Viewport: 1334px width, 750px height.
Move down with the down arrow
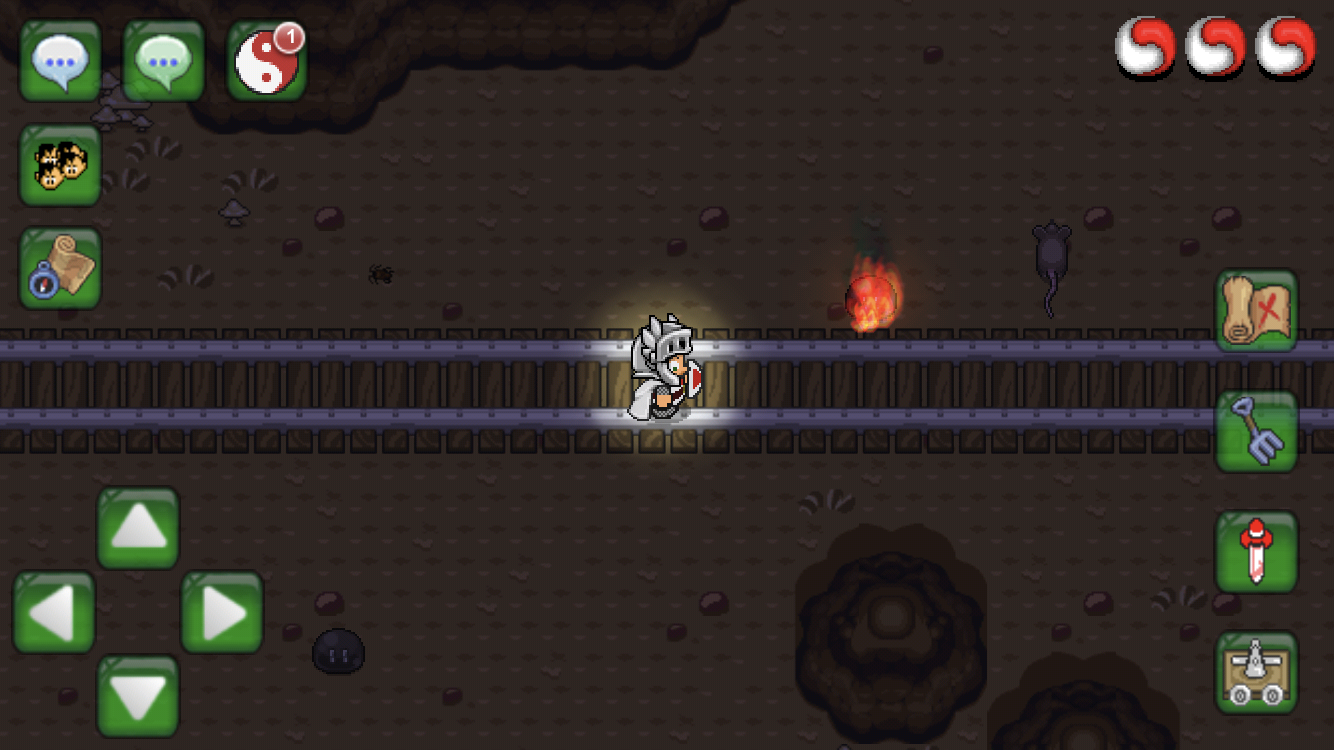(x=138, y=696)
